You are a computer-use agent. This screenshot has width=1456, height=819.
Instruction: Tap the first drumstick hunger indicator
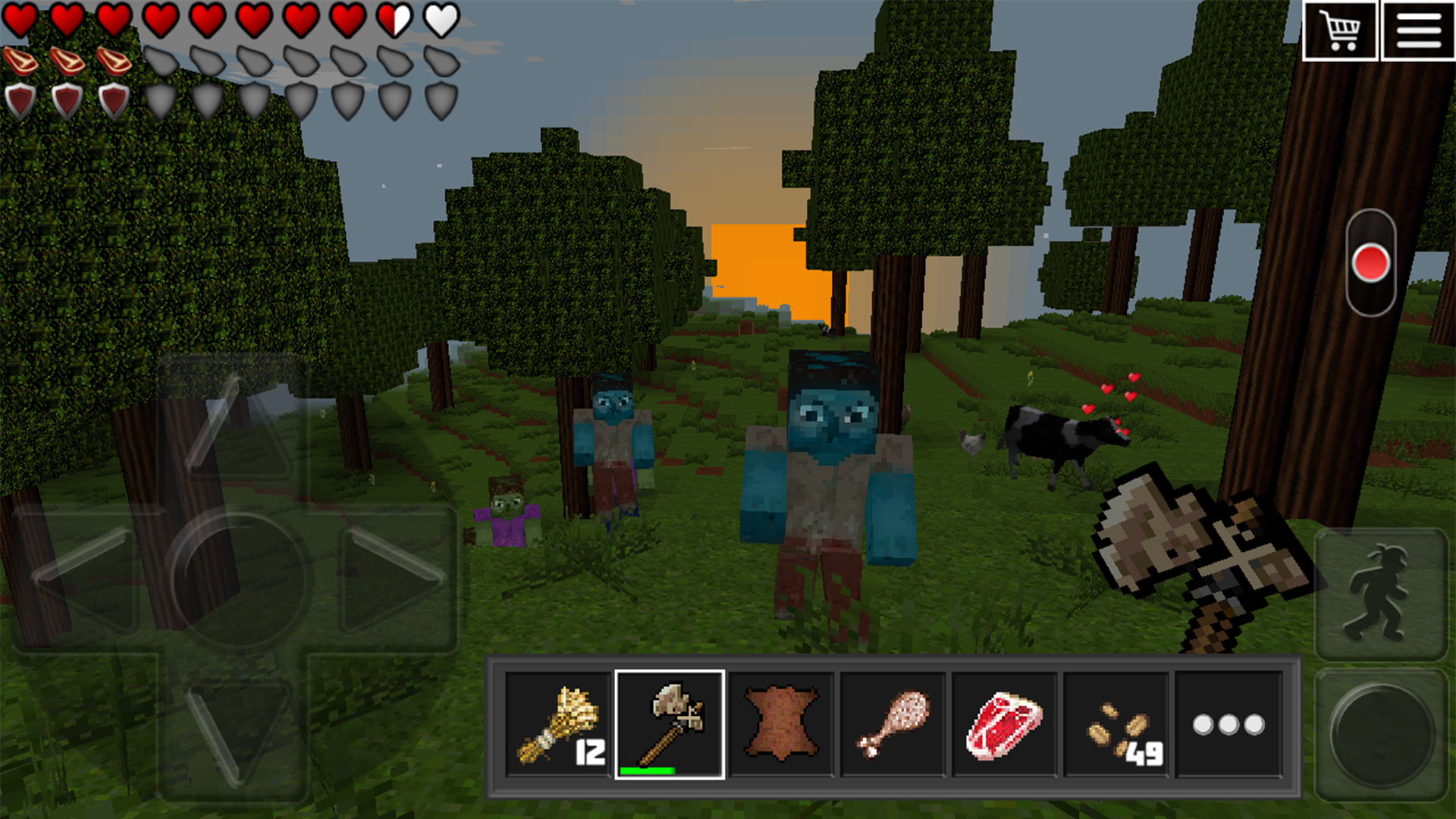click(x=20, y=59)
